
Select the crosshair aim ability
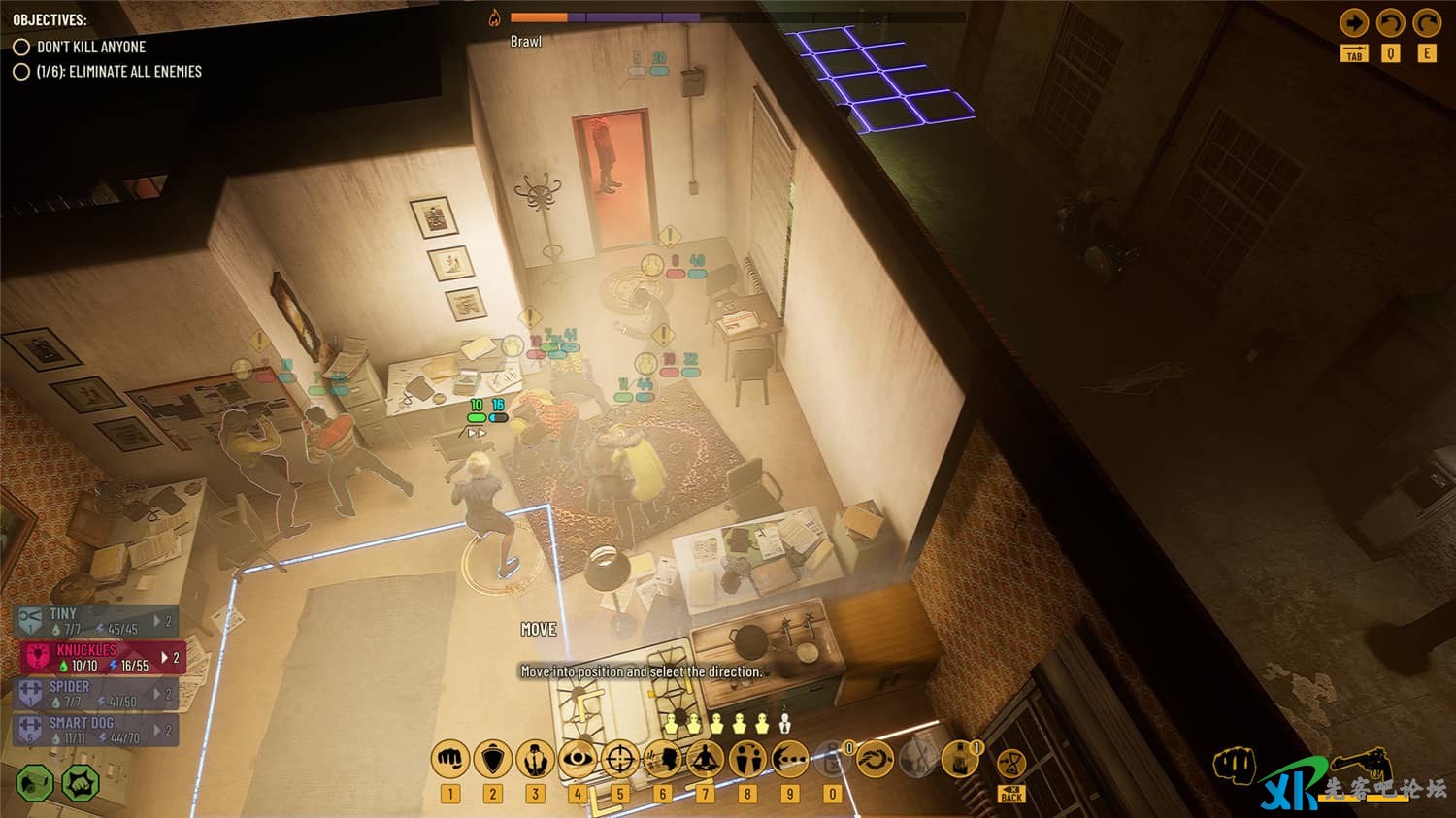pos(620,759)
